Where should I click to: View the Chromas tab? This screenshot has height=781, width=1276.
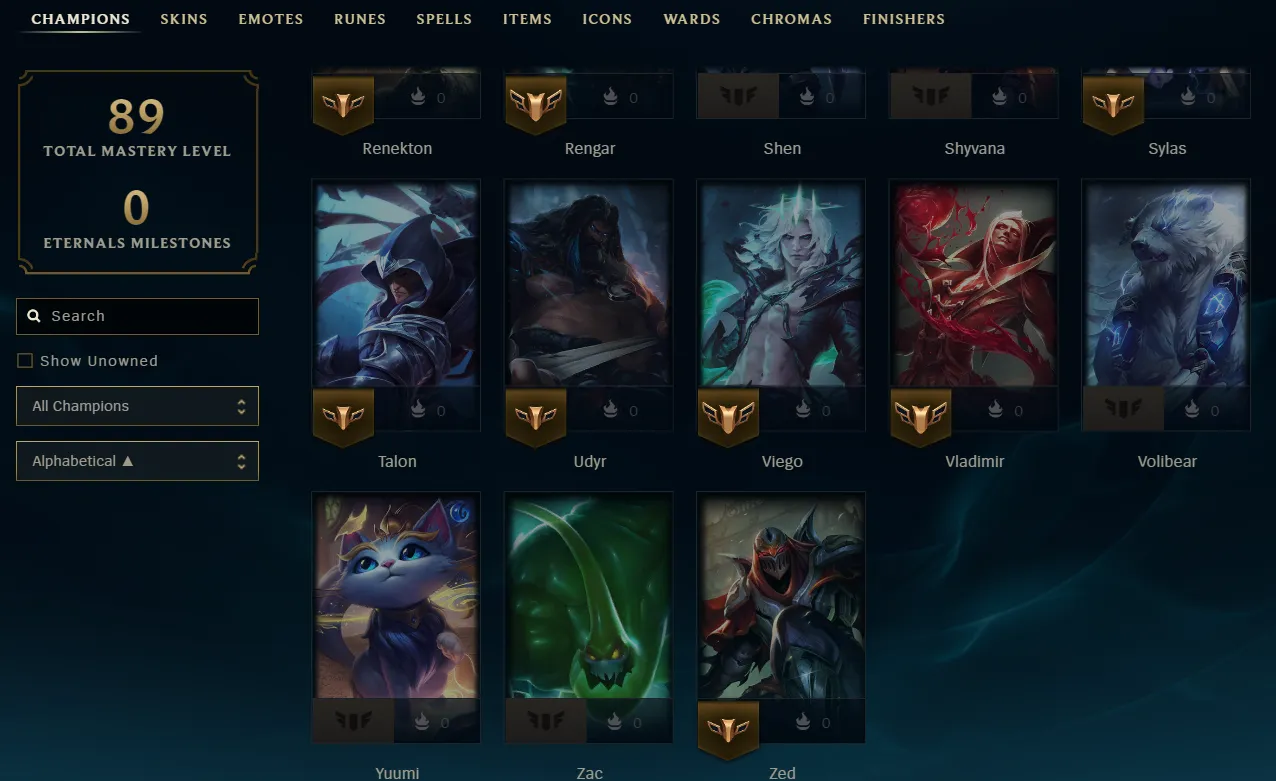click(791, 19)
